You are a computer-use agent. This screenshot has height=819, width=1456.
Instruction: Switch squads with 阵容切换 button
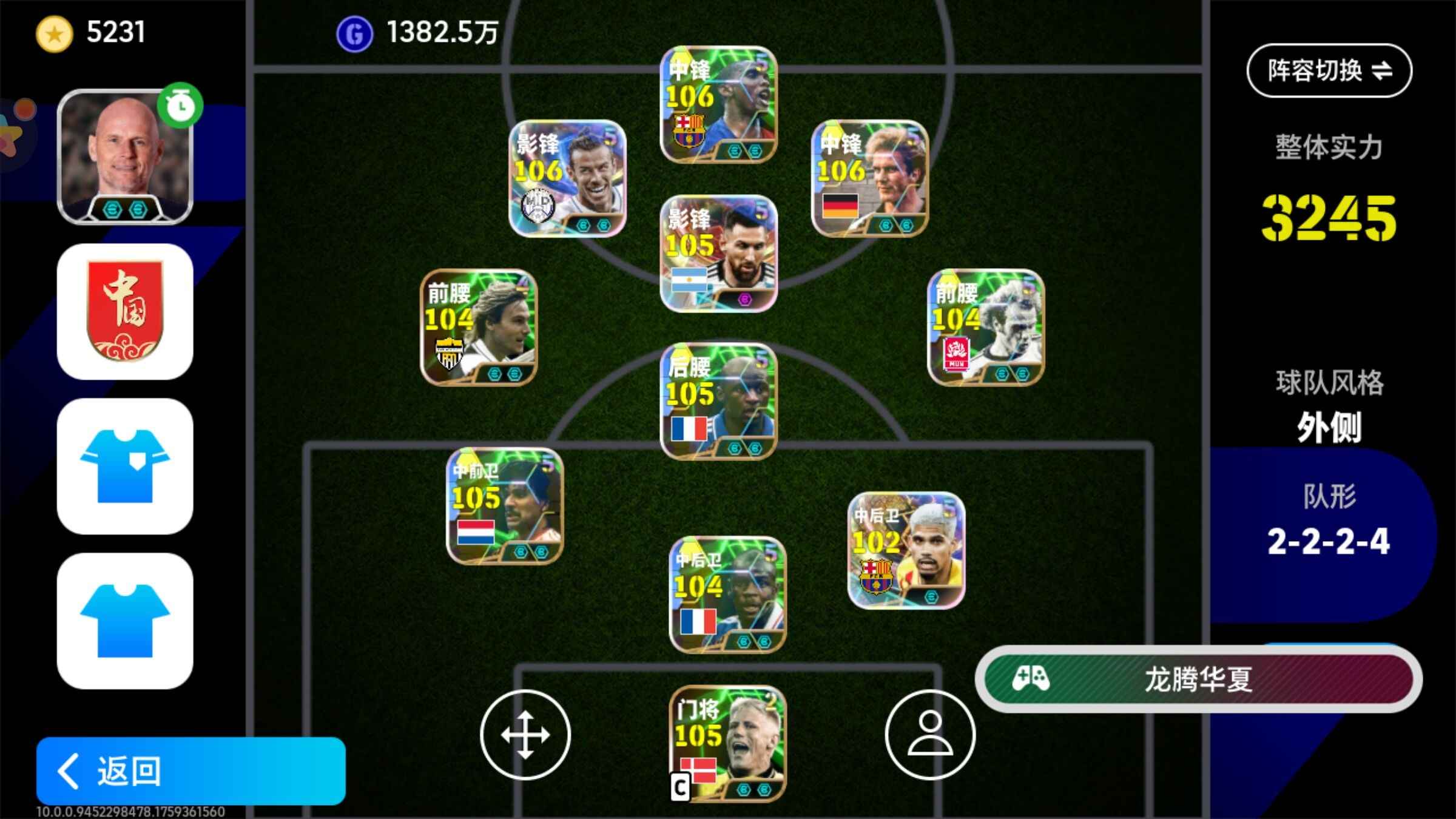(x=1329, y=70)
